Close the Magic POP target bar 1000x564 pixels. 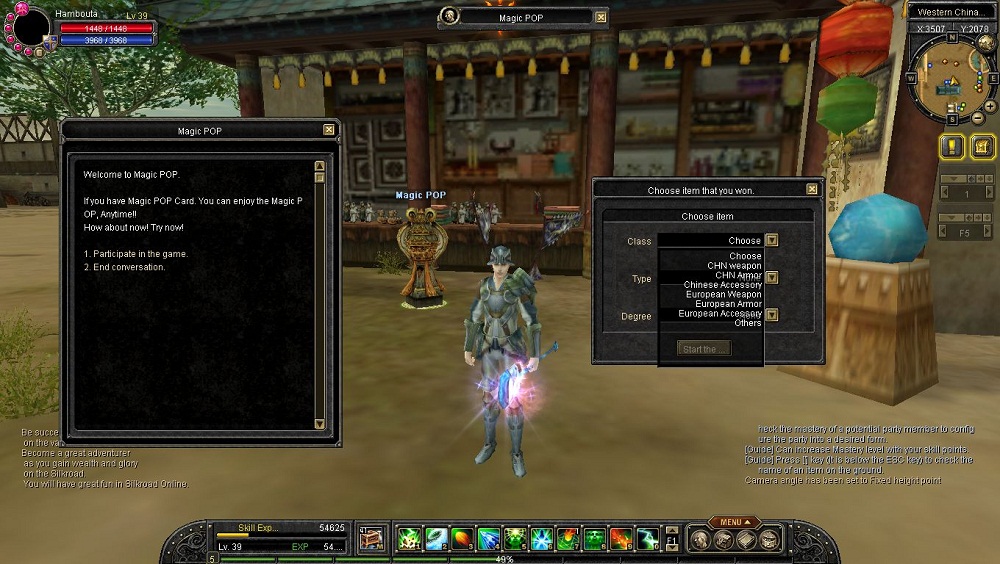pyautogui.click(x=600, y=17)
